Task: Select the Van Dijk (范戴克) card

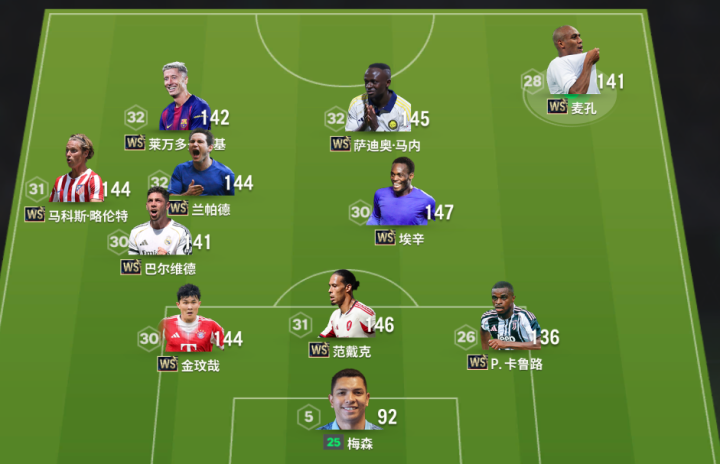Action: point(347,308)
